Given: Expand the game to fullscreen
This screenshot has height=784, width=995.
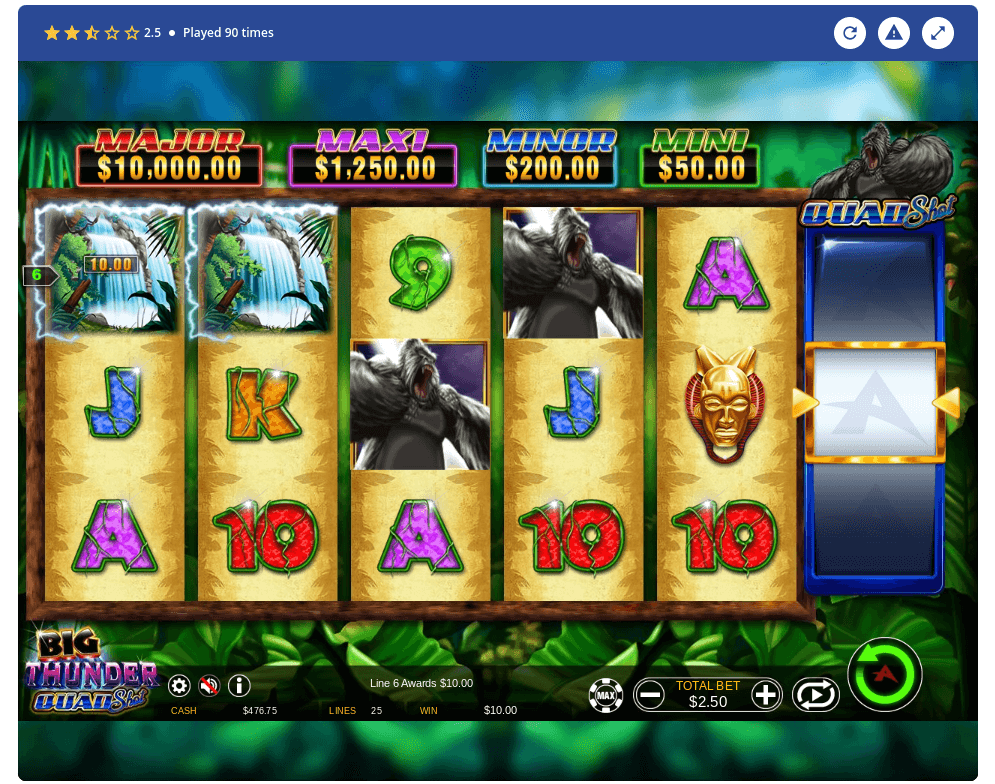Looking at the screenshot, I should pyautogui.click(x=937, y=33).
